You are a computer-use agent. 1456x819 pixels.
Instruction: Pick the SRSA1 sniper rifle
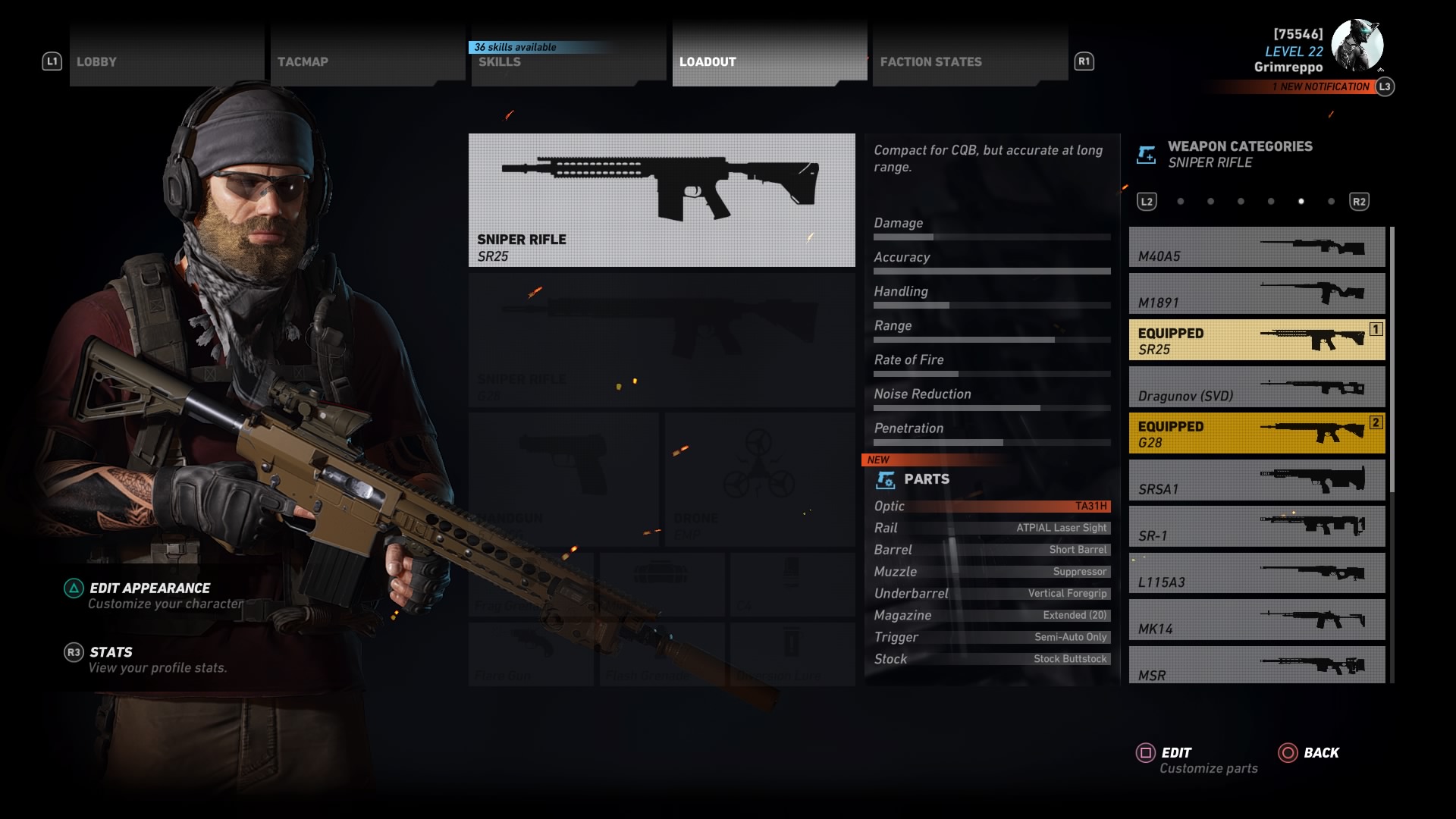tap(1257, 480)
